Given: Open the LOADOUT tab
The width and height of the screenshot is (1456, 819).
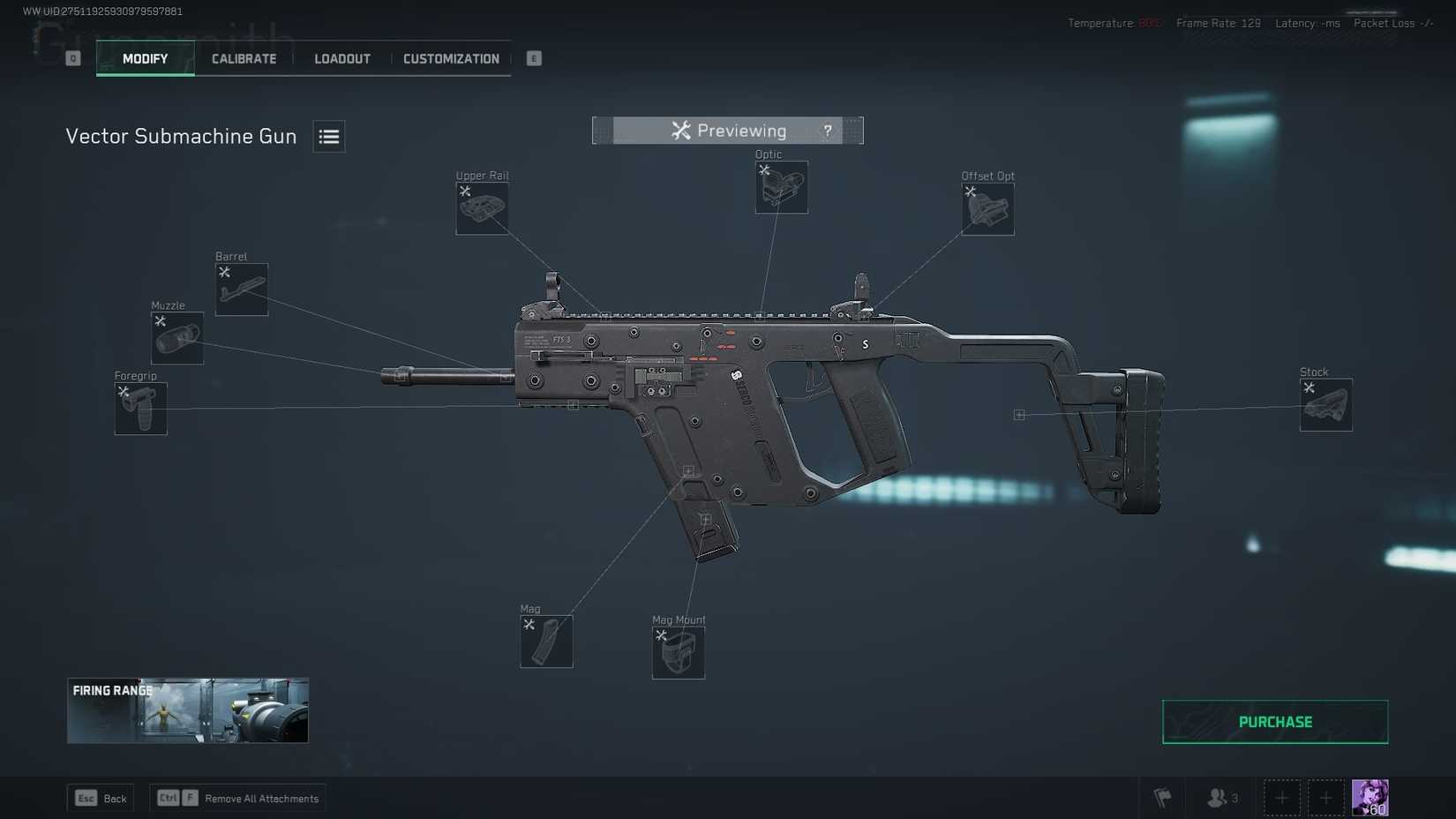Looking at the screenshot, I should point(341,58).
